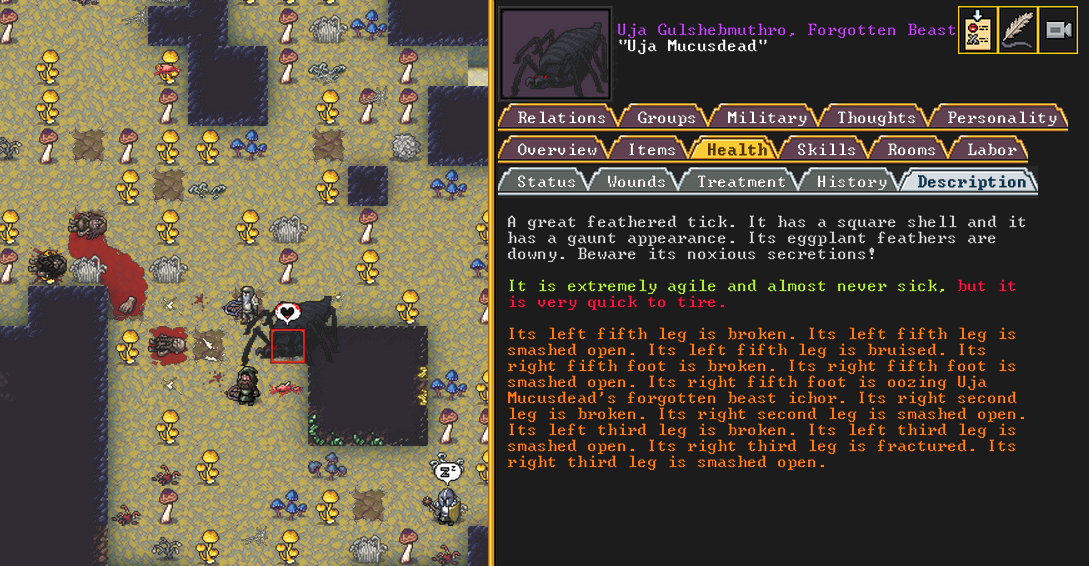
Task: Show the Military tab
Action: [x=766, y=118]
